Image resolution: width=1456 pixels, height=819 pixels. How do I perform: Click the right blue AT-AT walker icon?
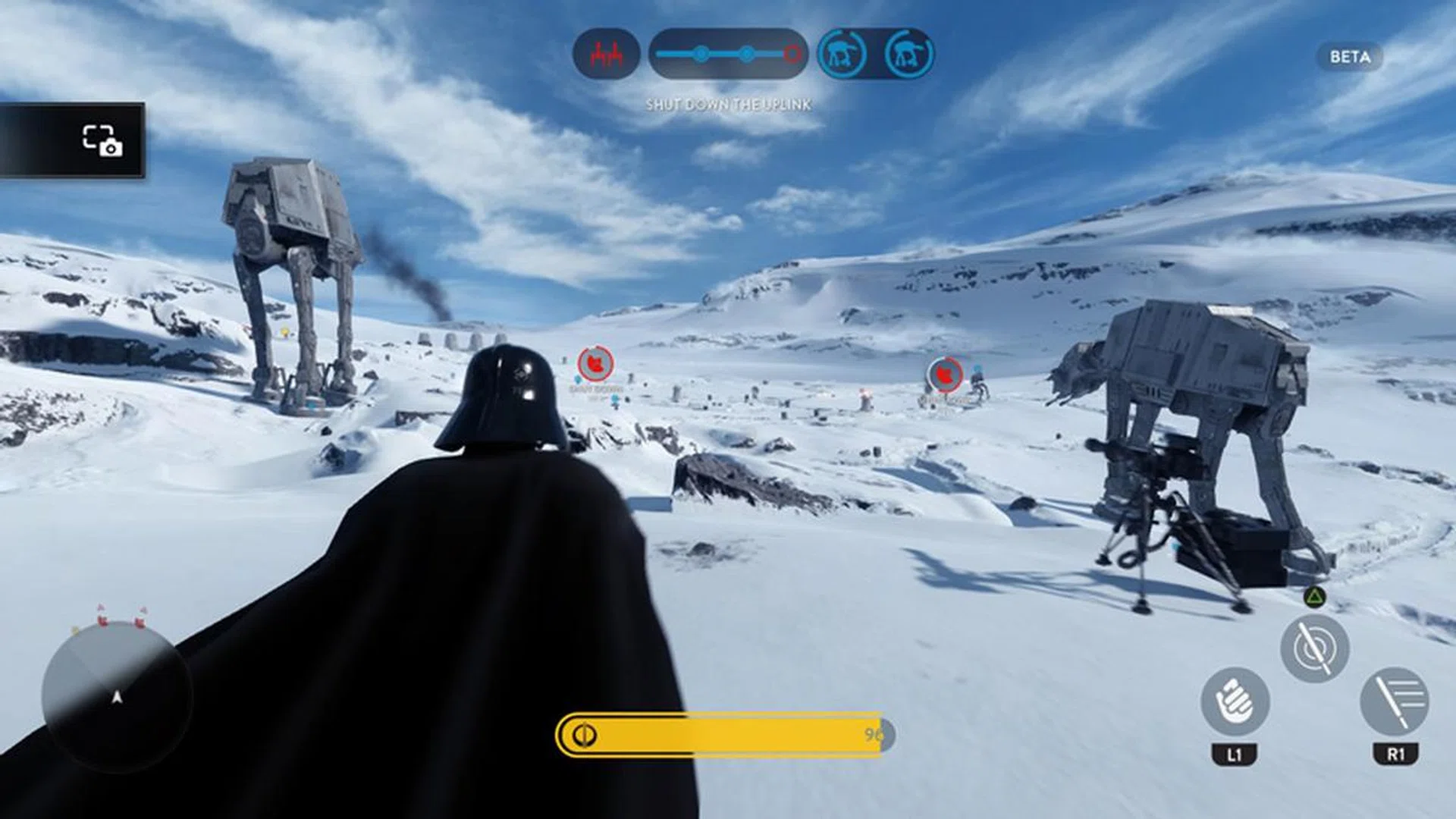click(x=908, y=53)
